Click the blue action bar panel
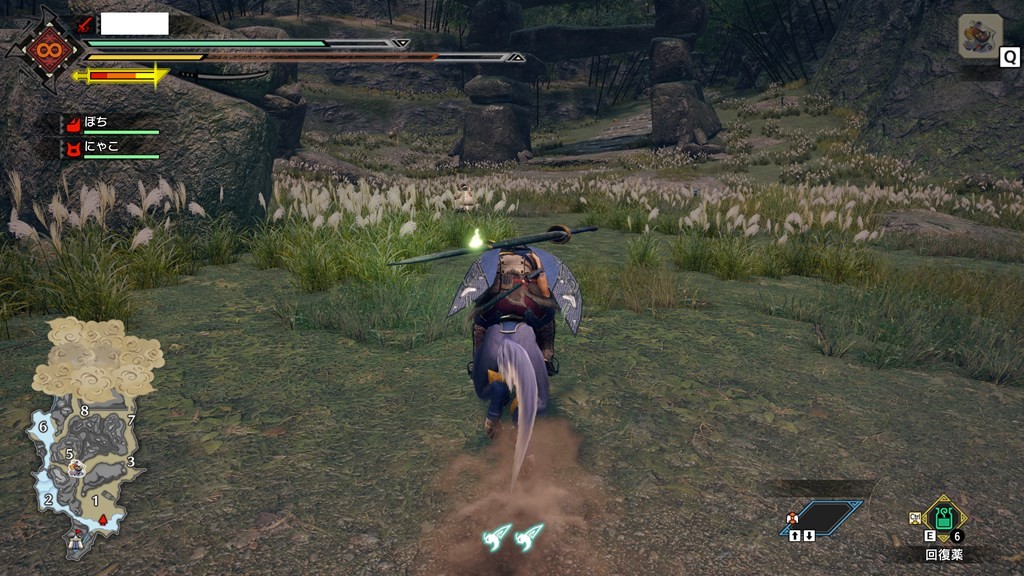 point(821,517)
